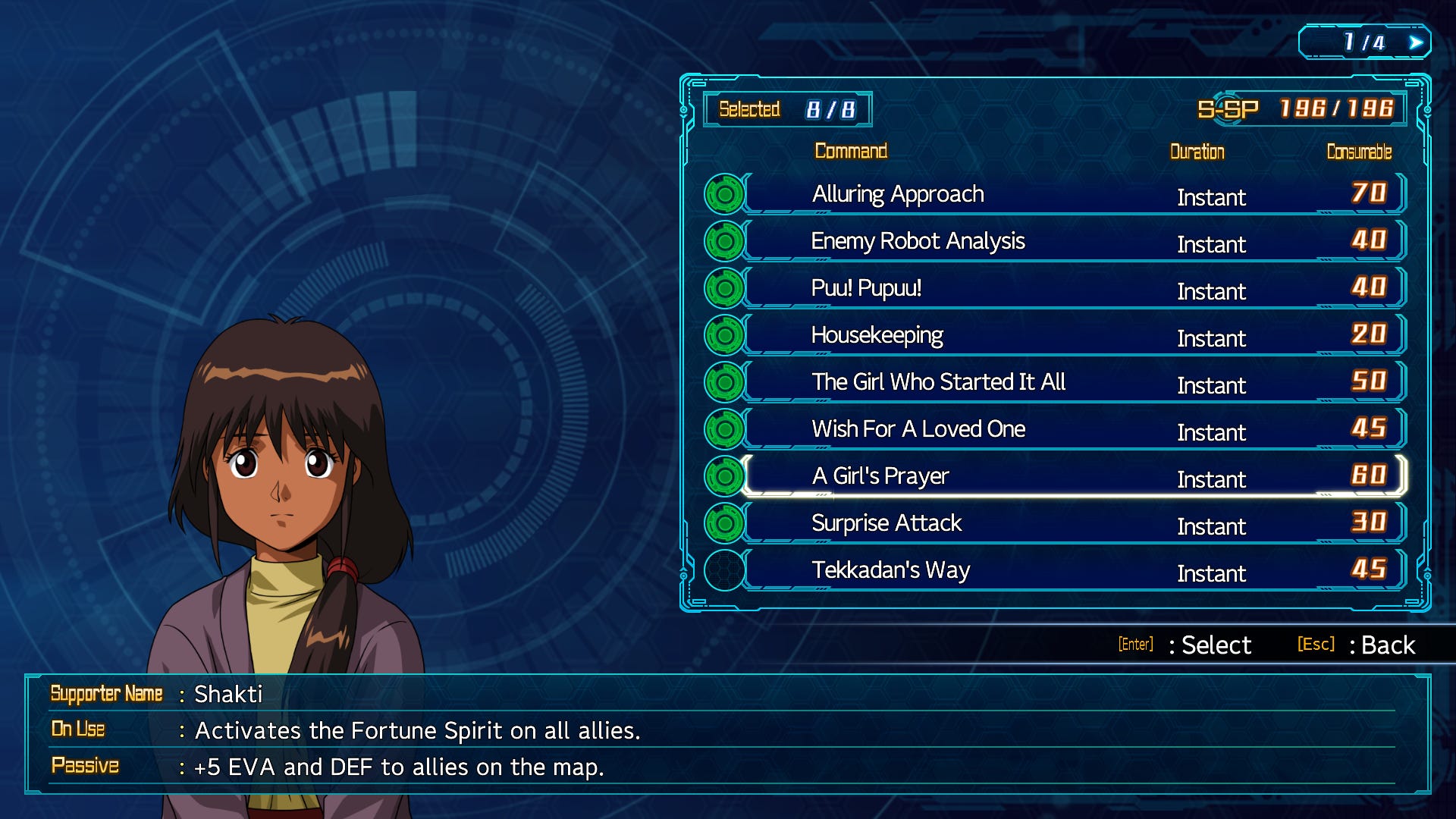Go to the next page arrow
This screenshot has height=819, width=1456.
tap(1415, 42)
